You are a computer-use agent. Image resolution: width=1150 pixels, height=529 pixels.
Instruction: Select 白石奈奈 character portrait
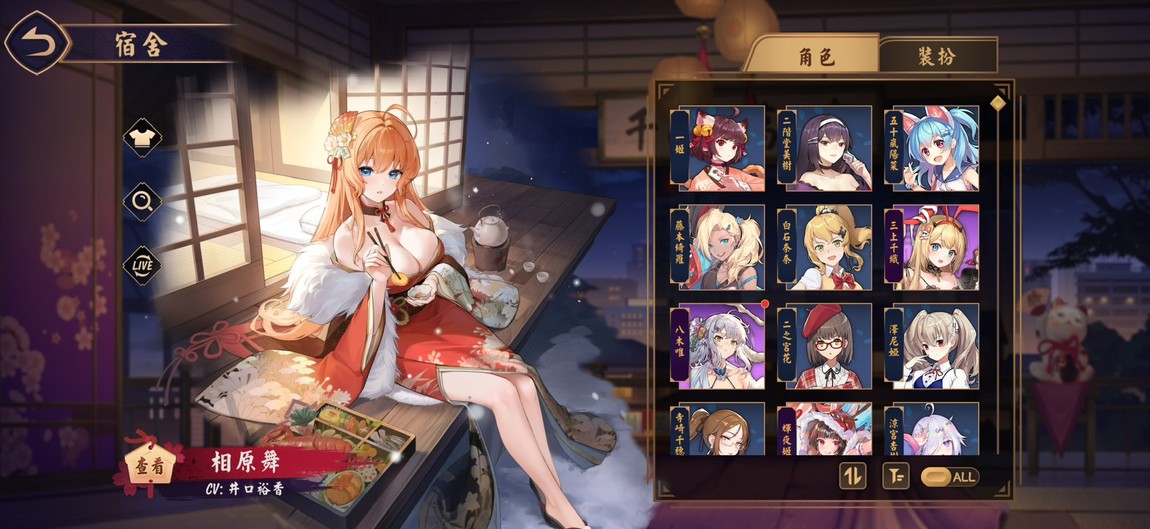tap(828, 247)
